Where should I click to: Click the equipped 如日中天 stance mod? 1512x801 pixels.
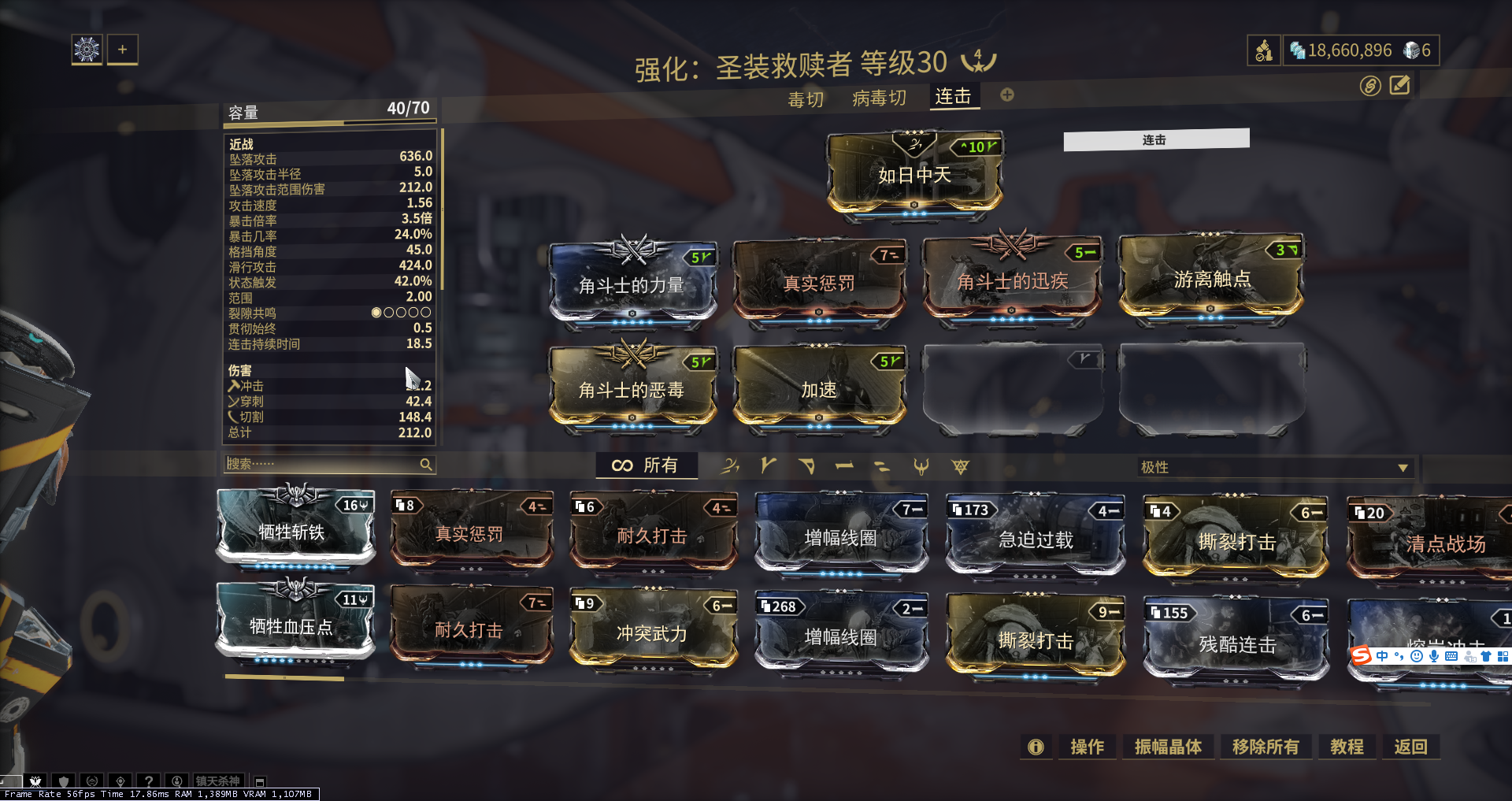pos(914,174)
